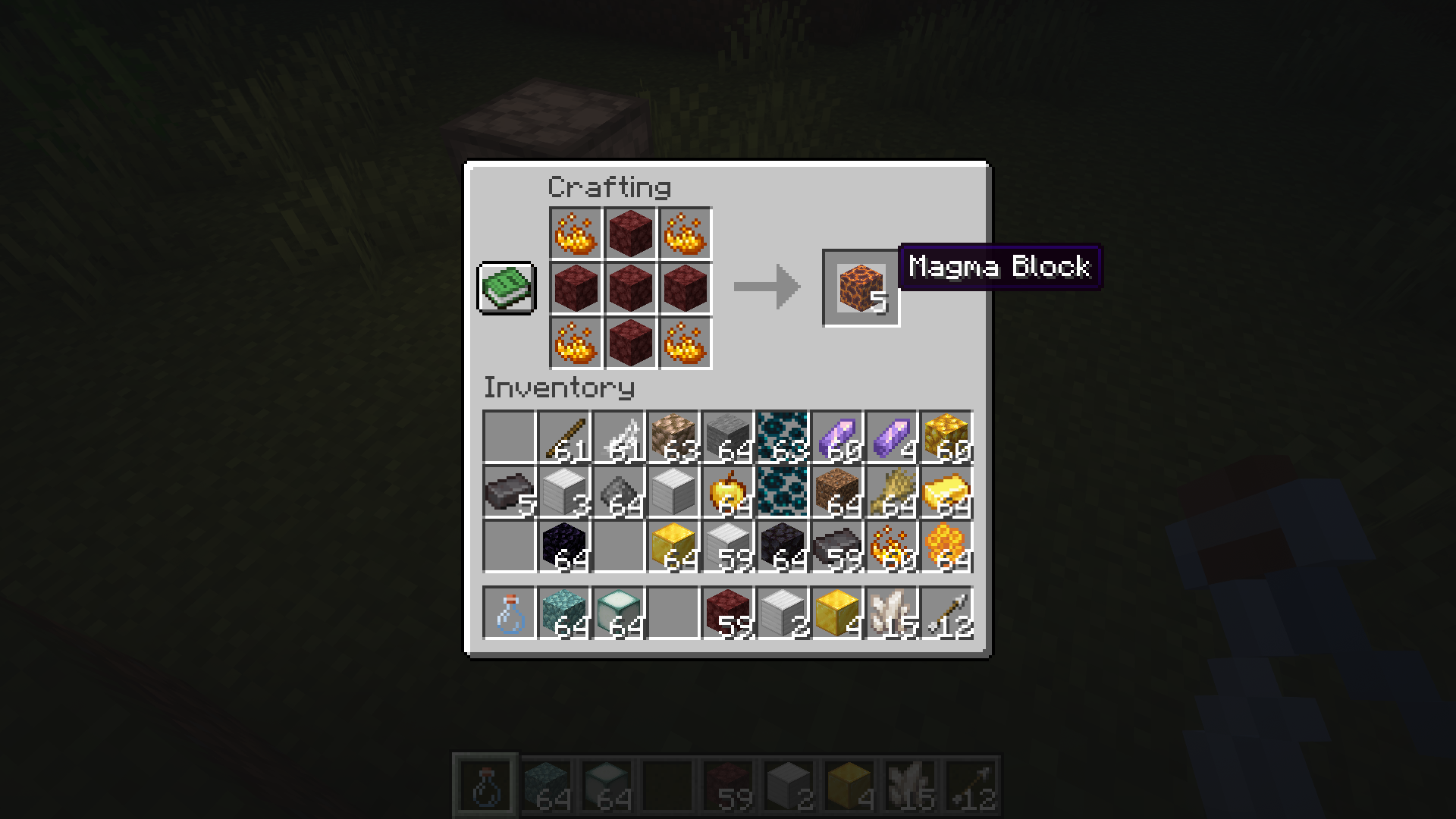Select the stack of 59 nether wart blocks
Screen dimensions: 1456x819
pyautogui.click(x=728, y=613)
